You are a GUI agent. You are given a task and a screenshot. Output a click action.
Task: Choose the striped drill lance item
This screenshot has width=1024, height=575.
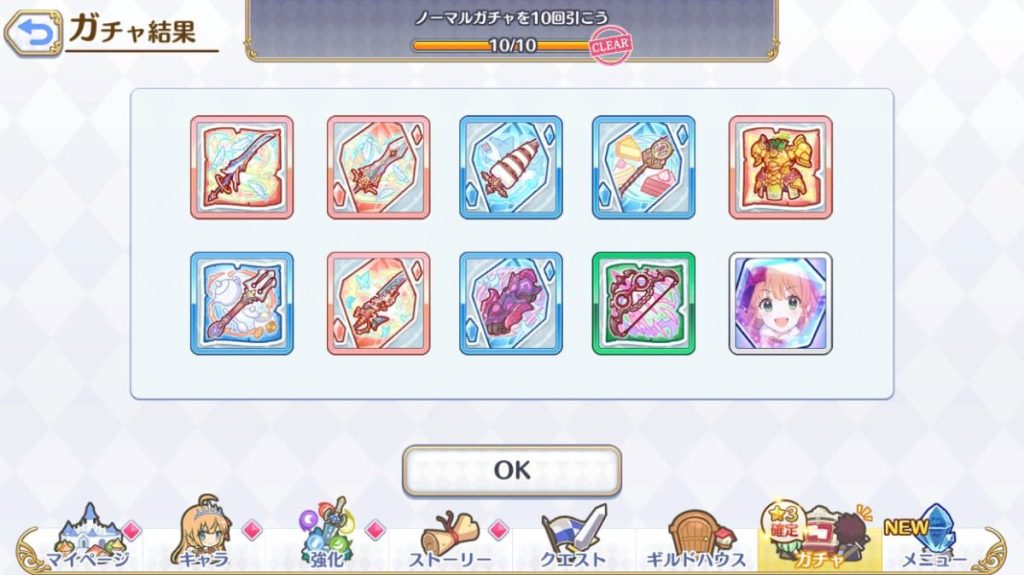click(x=511, y=167)
